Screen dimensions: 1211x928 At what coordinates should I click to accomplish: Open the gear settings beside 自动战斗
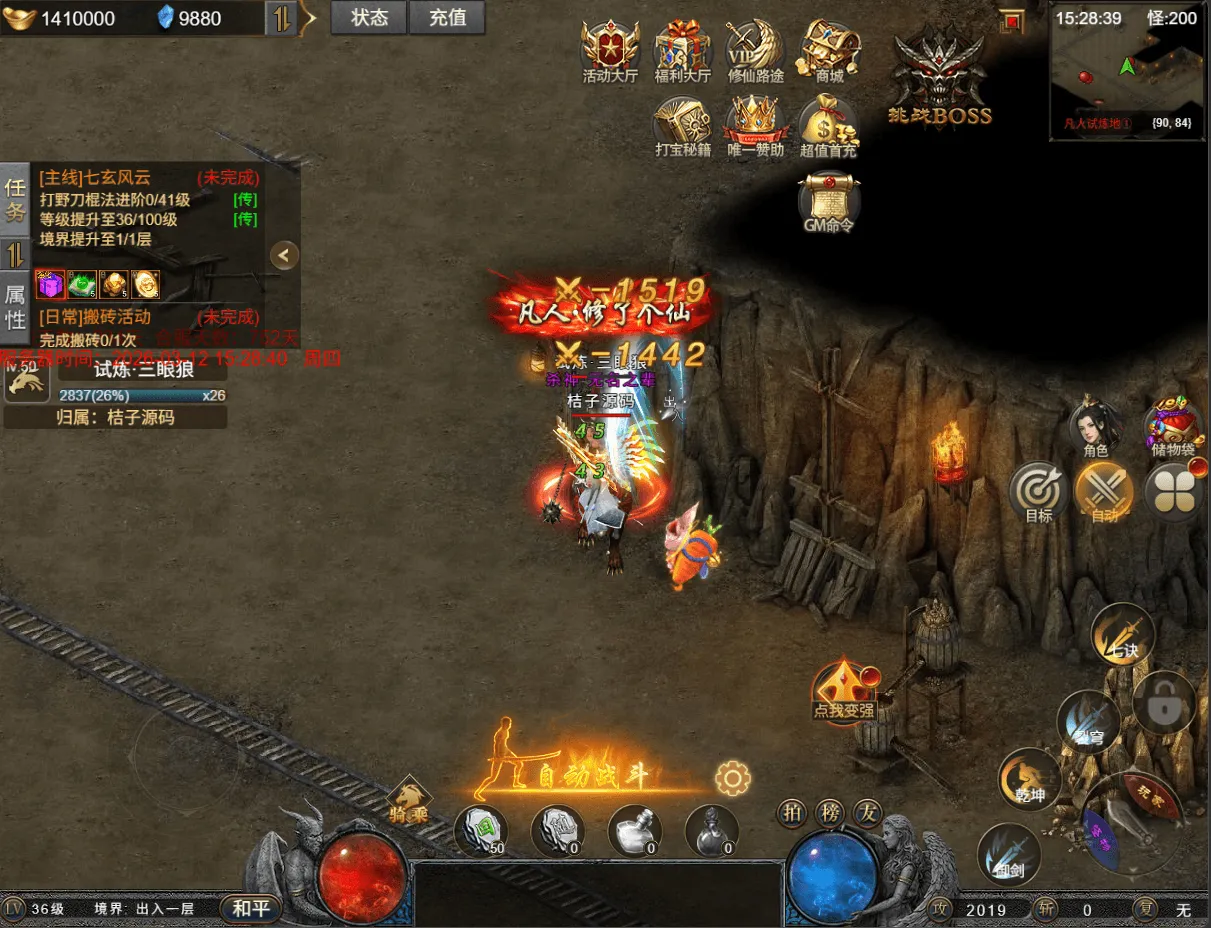(733, 777)
